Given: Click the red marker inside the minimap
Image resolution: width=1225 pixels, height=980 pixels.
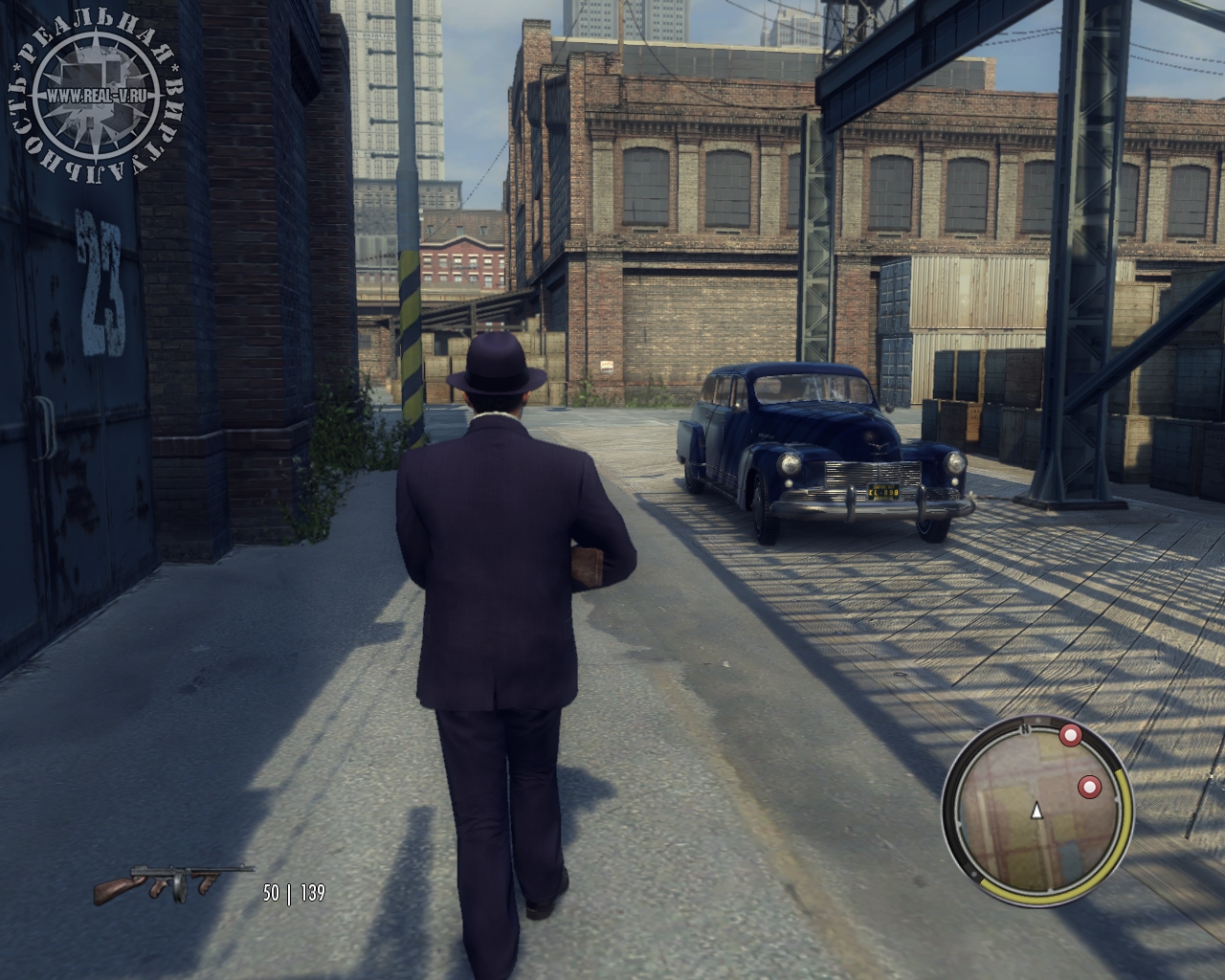Looking at the screenshot, I should click(1089, 787).
